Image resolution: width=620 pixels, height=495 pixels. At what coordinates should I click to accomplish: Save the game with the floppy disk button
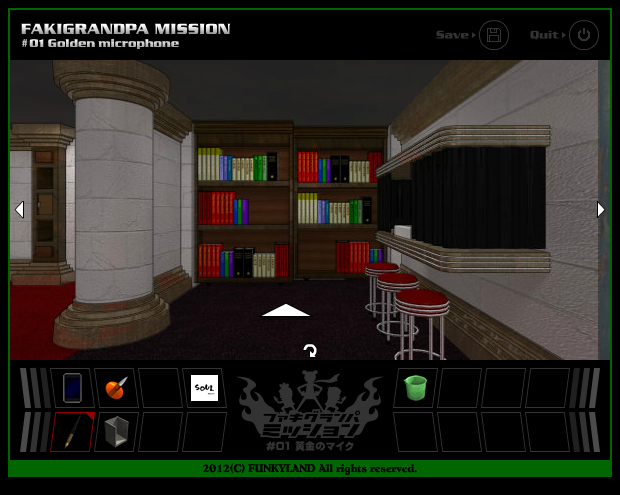point(493,35)
